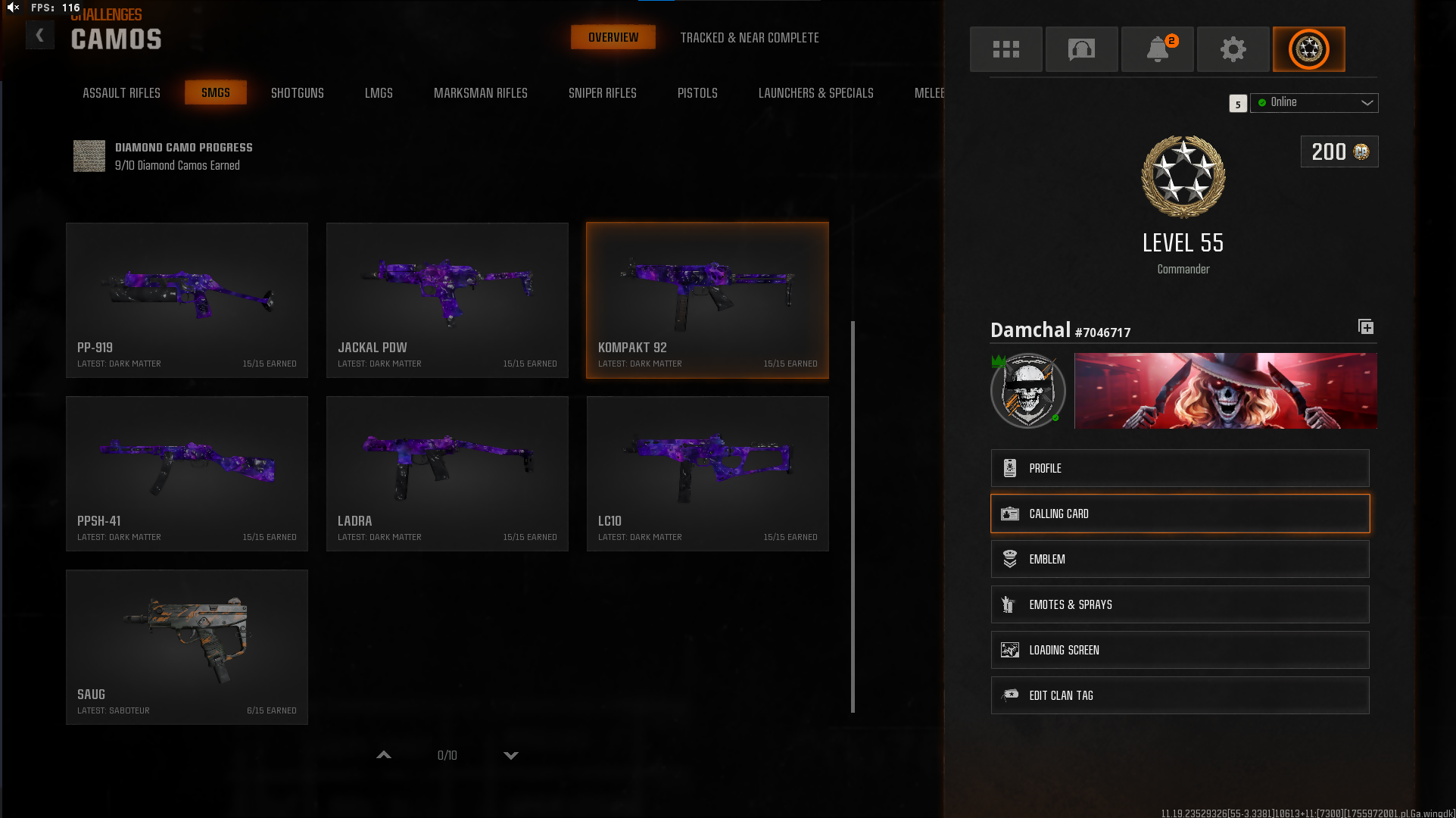Select the PP-919 weapon tile
This screenshot has height=818, width=1456.
[x=187, y=300]
